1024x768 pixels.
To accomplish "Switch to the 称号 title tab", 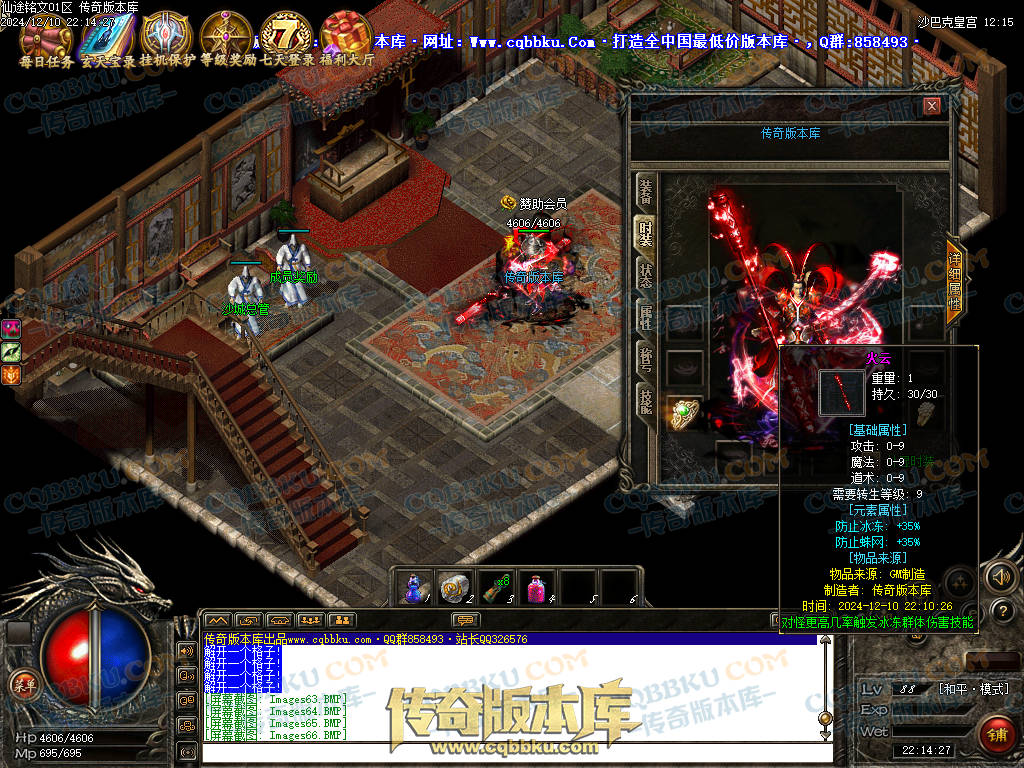I will click(x=645, y=359).
